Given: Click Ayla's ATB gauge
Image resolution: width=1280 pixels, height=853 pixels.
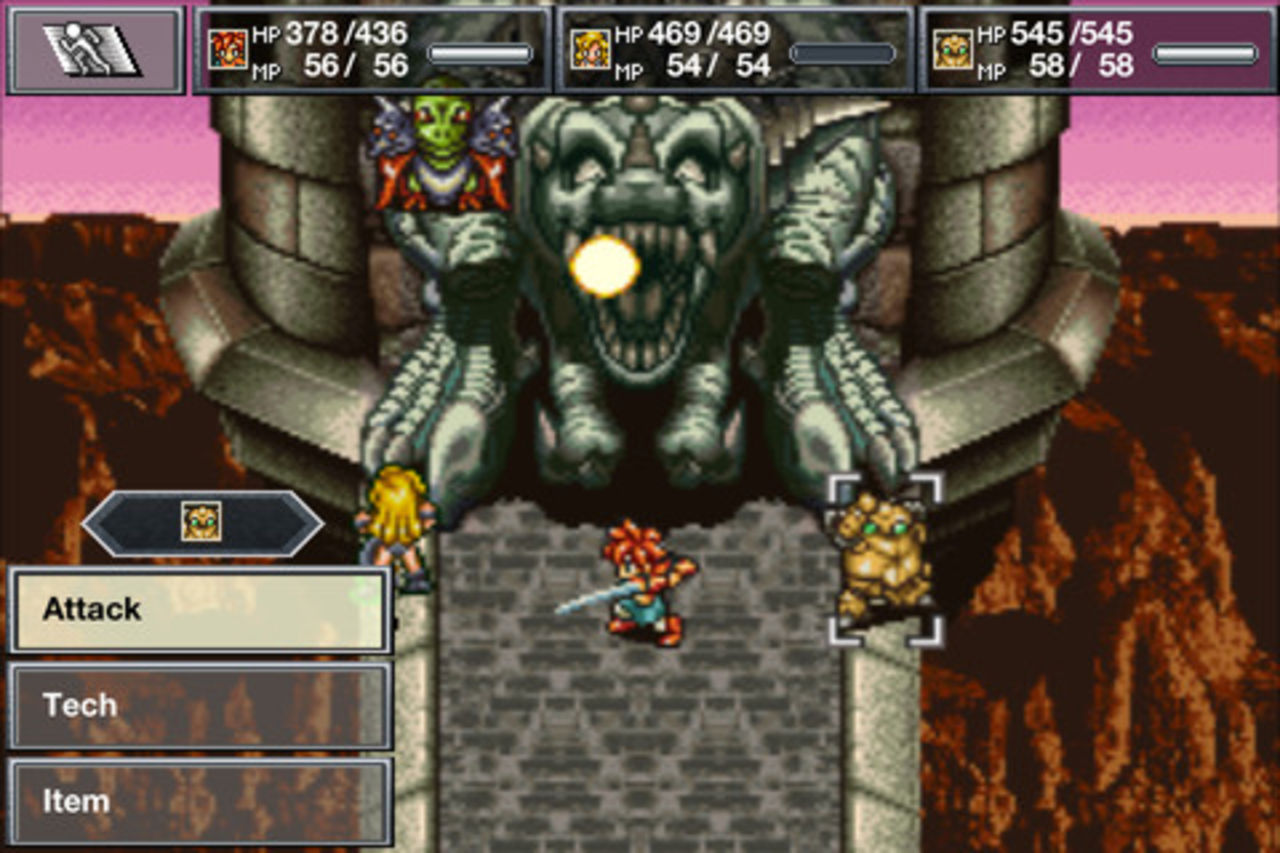Looking at the screenshot, I should coord(1203,55).
